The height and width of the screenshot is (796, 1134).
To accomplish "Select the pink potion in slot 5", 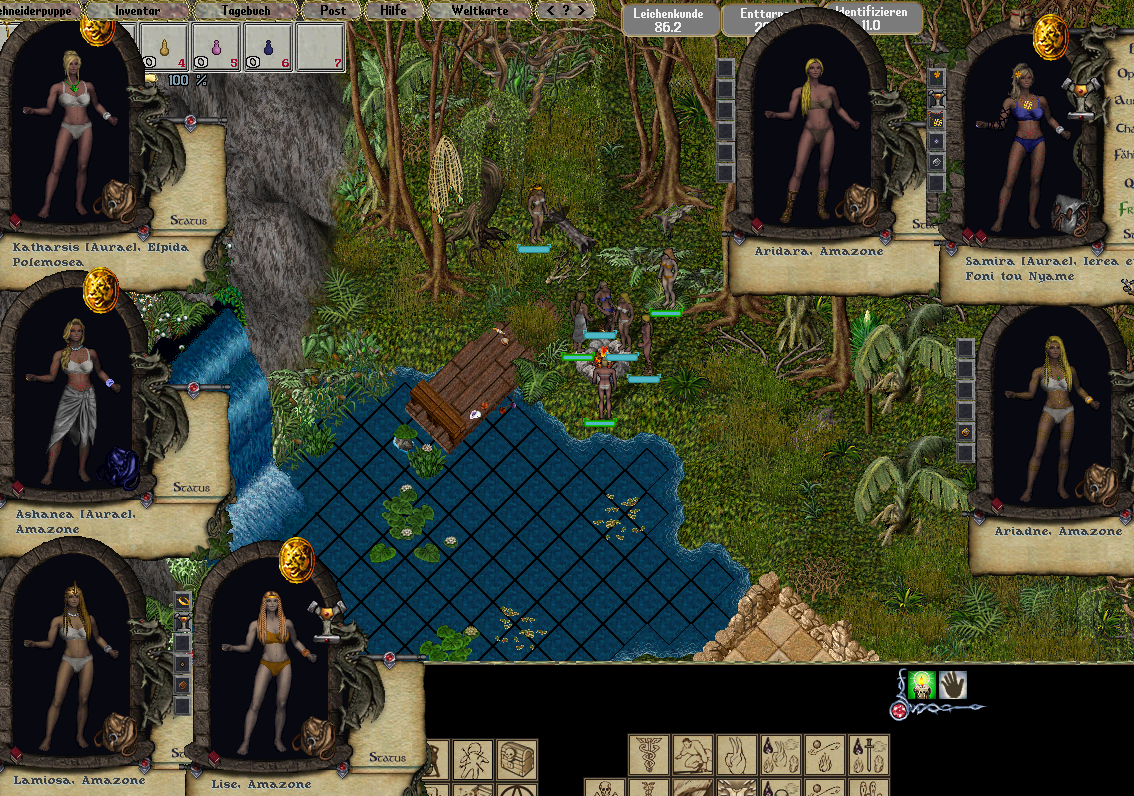I will click(217, 46).
